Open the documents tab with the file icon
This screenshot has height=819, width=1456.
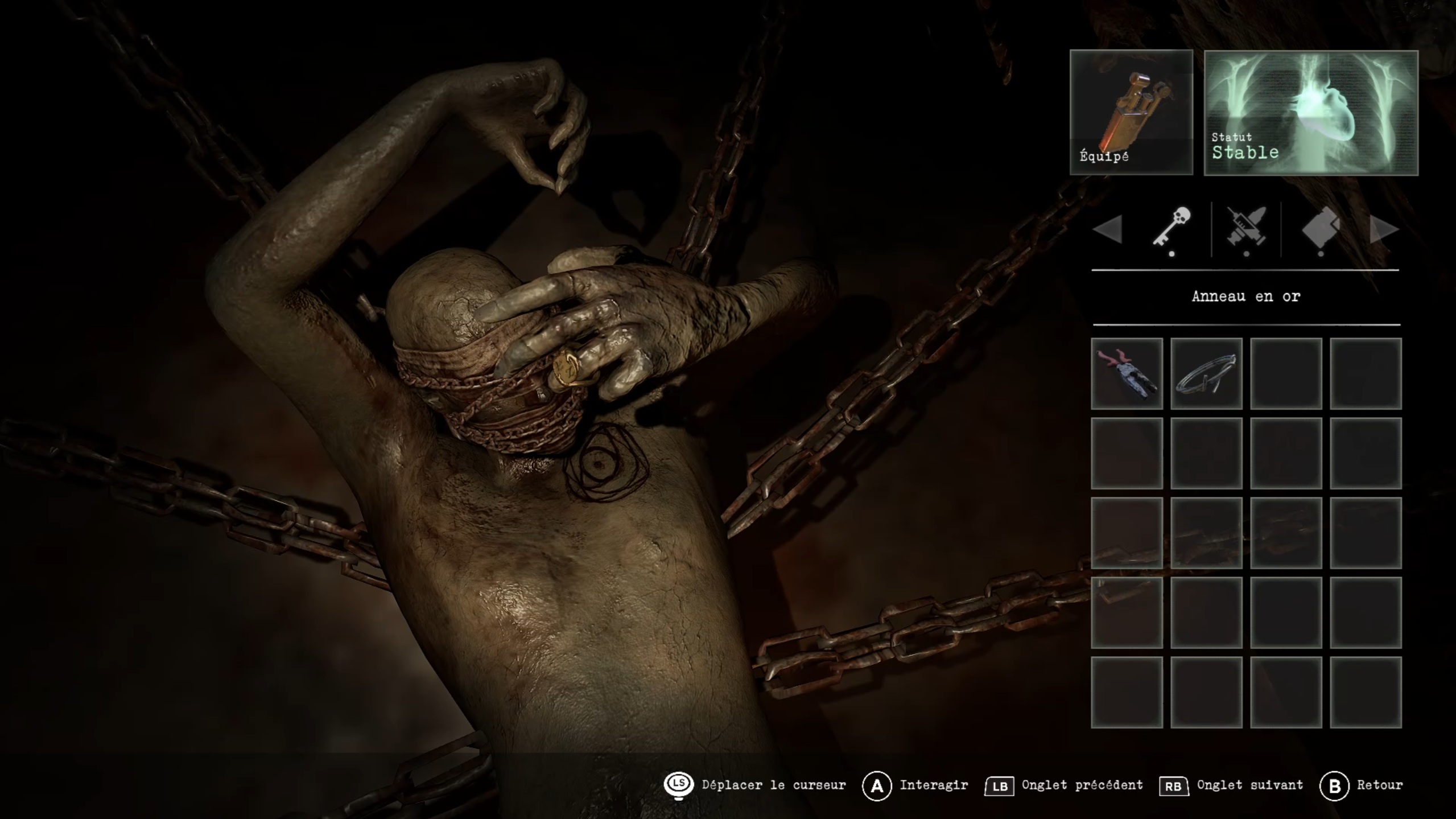point(1321,228)
